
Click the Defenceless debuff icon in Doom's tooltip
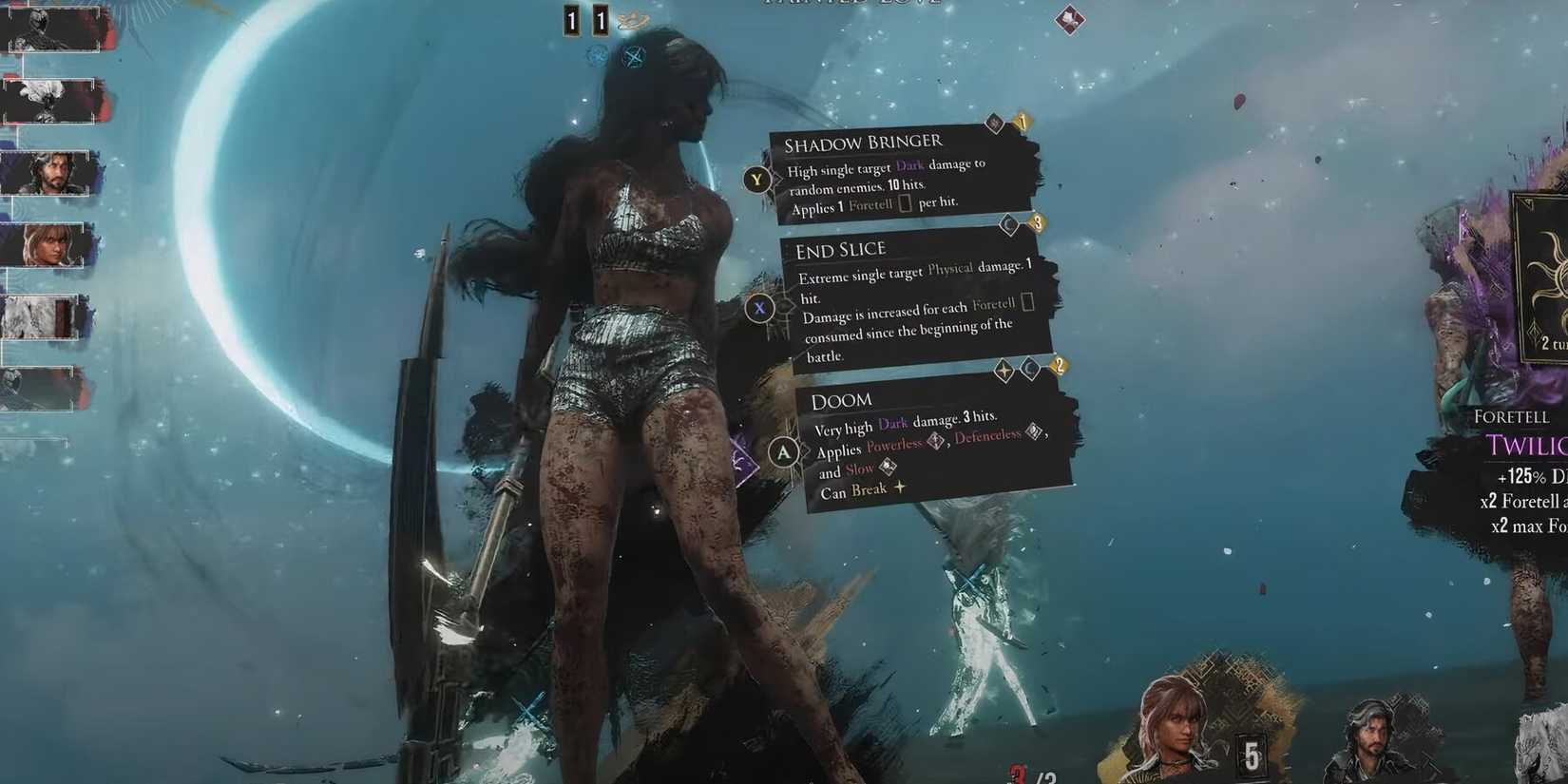[1032, 433]
